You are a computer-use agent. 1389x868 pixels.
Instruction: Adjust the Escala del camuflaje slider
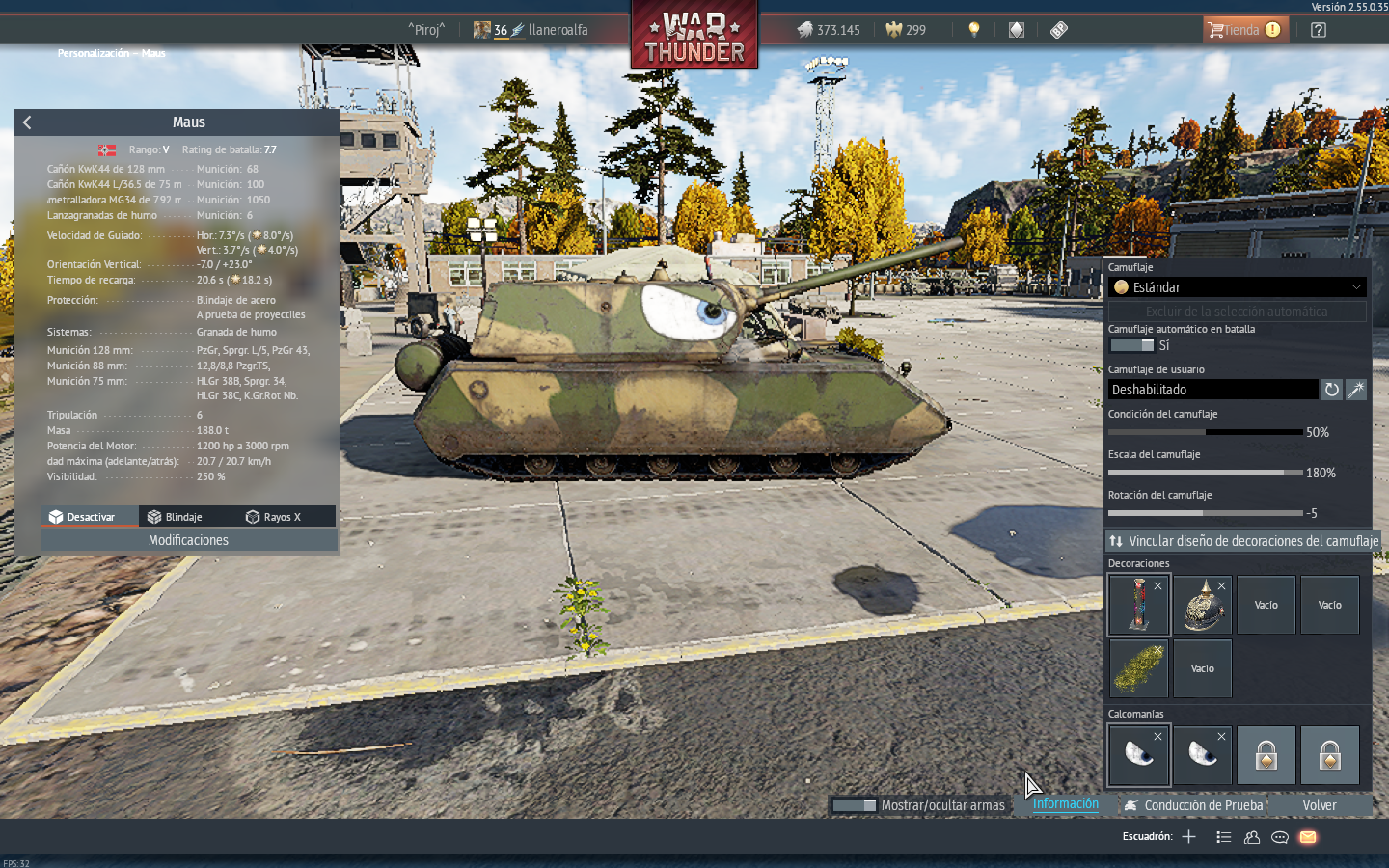pyautogui.click(x=1206, y=473)
